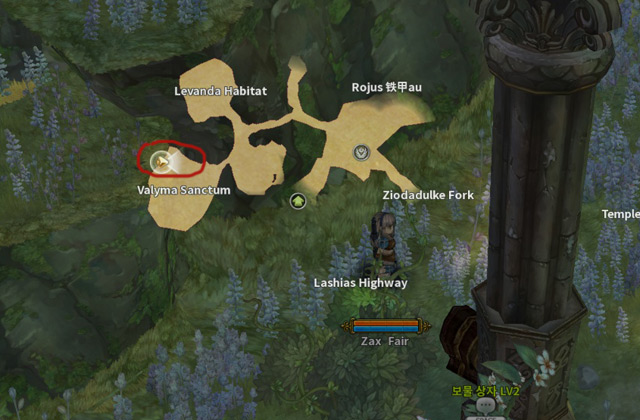Choose the Valyma Sanctum area label
The height and width of the screenshot is (420, 640).
coord(184,190)
